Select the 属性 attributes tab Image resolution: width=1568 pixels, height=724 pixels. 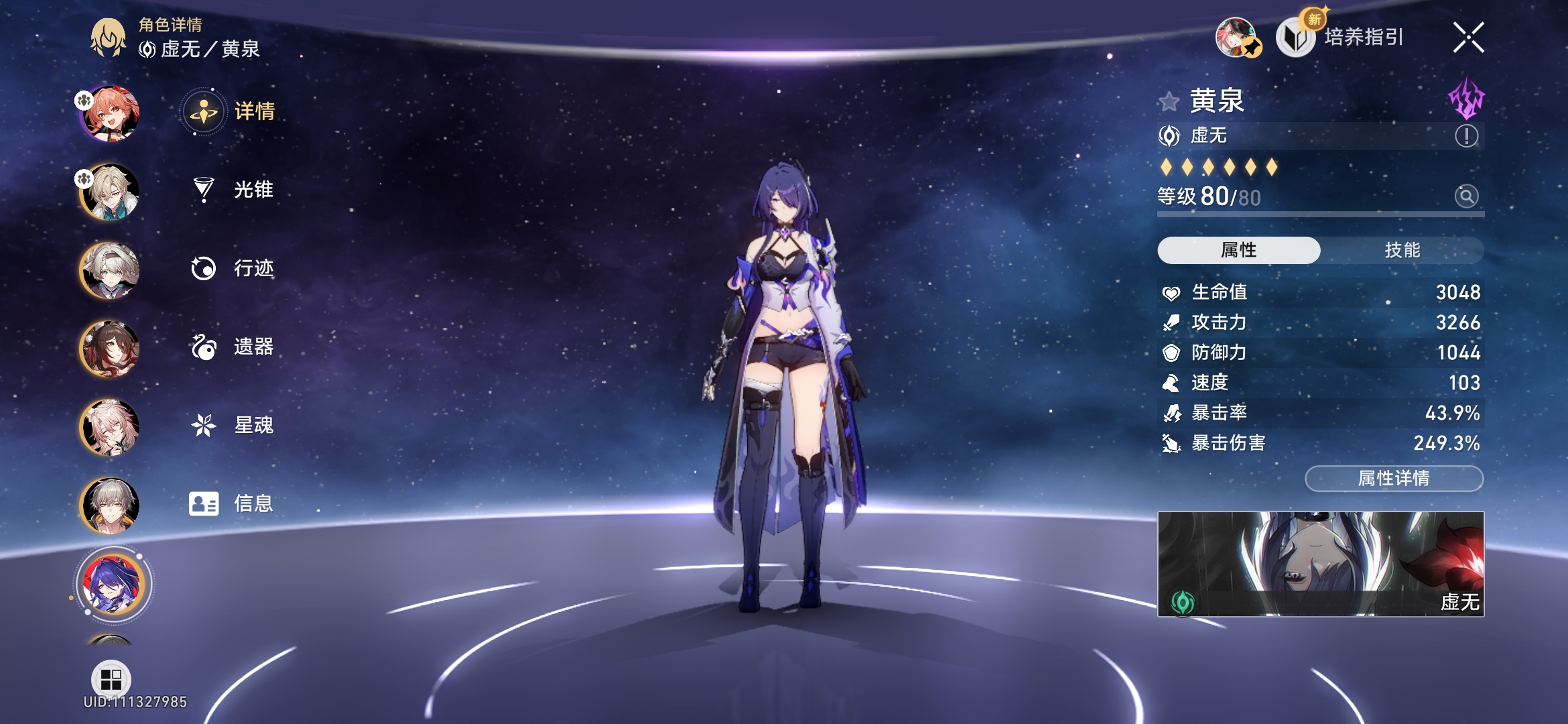tap(1238, 250)
